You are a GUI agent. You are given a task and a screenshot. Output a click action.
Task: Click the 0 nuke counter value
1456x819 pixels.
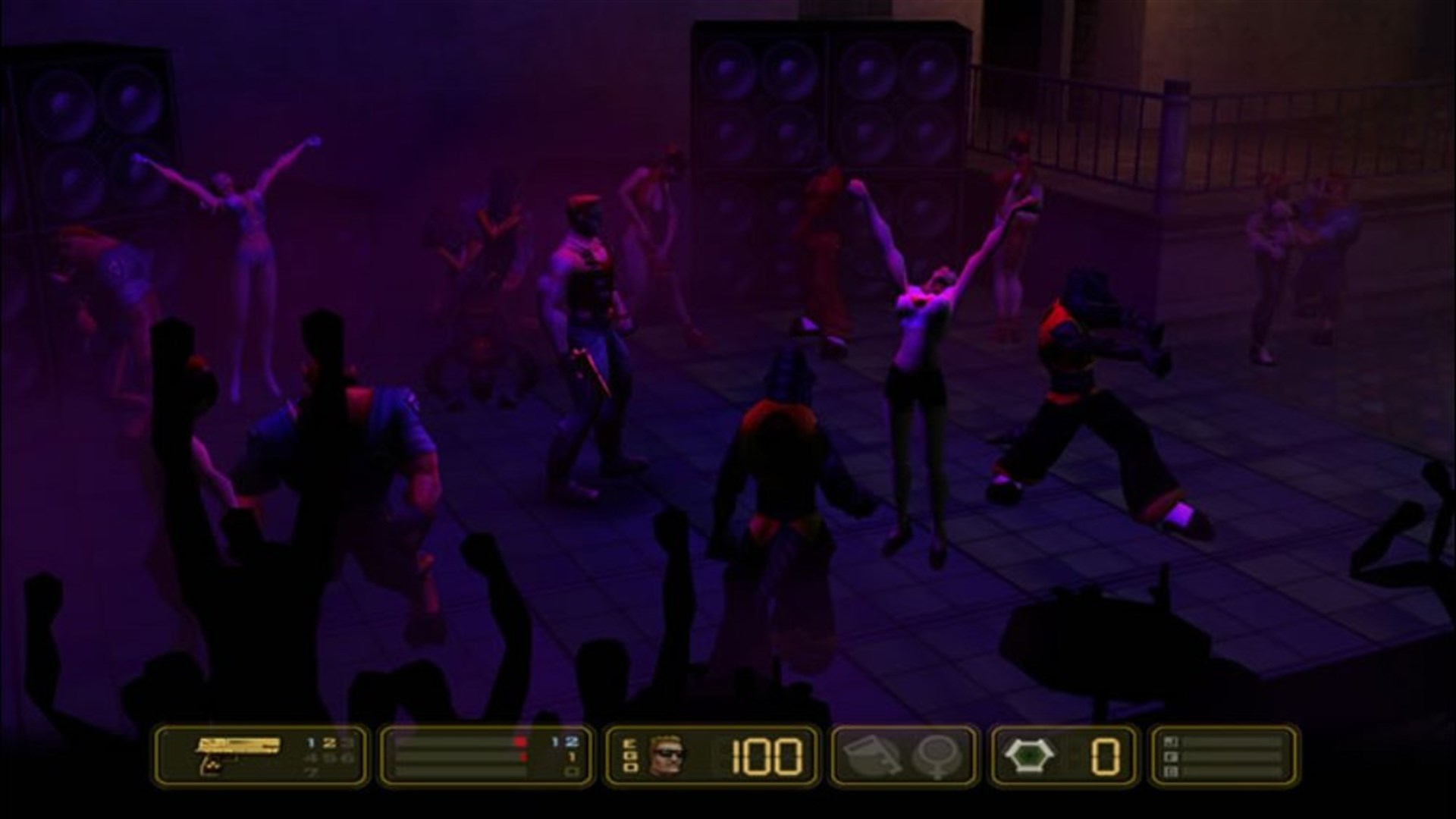coord(1106,758)
